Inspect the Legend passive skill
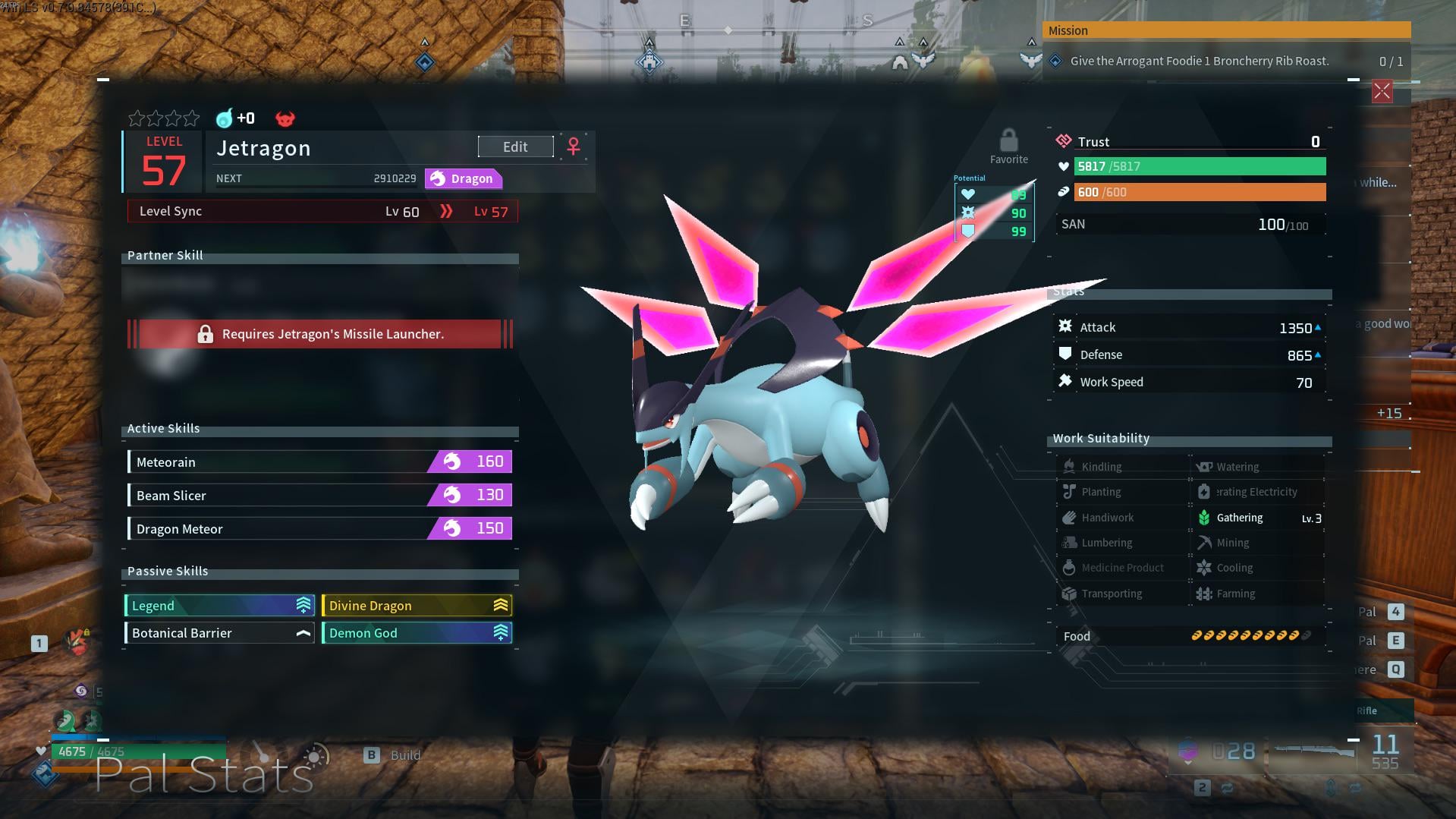Screen dimensions: 1456x819 click(219, 605)
